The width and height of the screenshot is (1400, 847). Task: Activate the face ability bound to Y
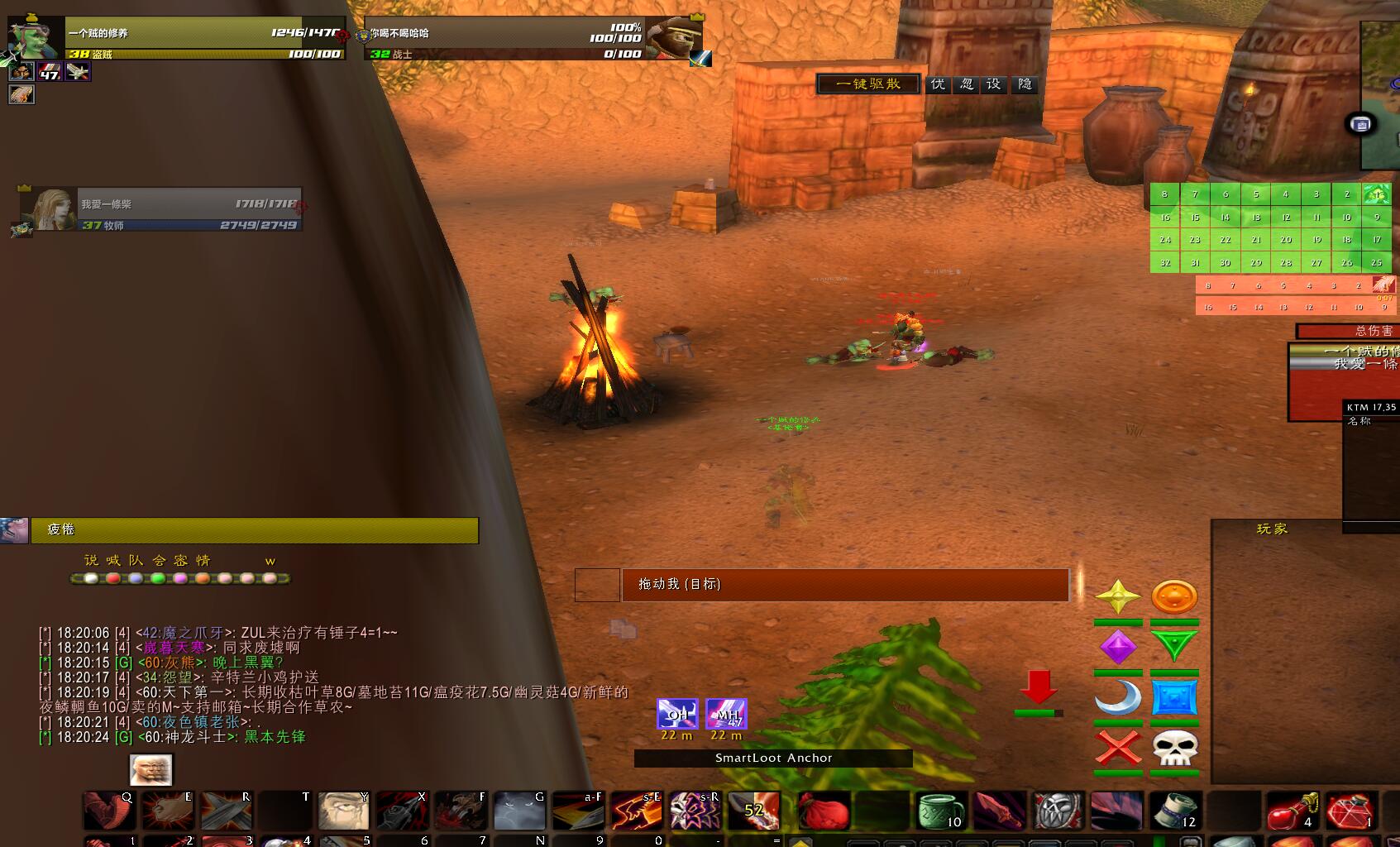coord(344,810)
